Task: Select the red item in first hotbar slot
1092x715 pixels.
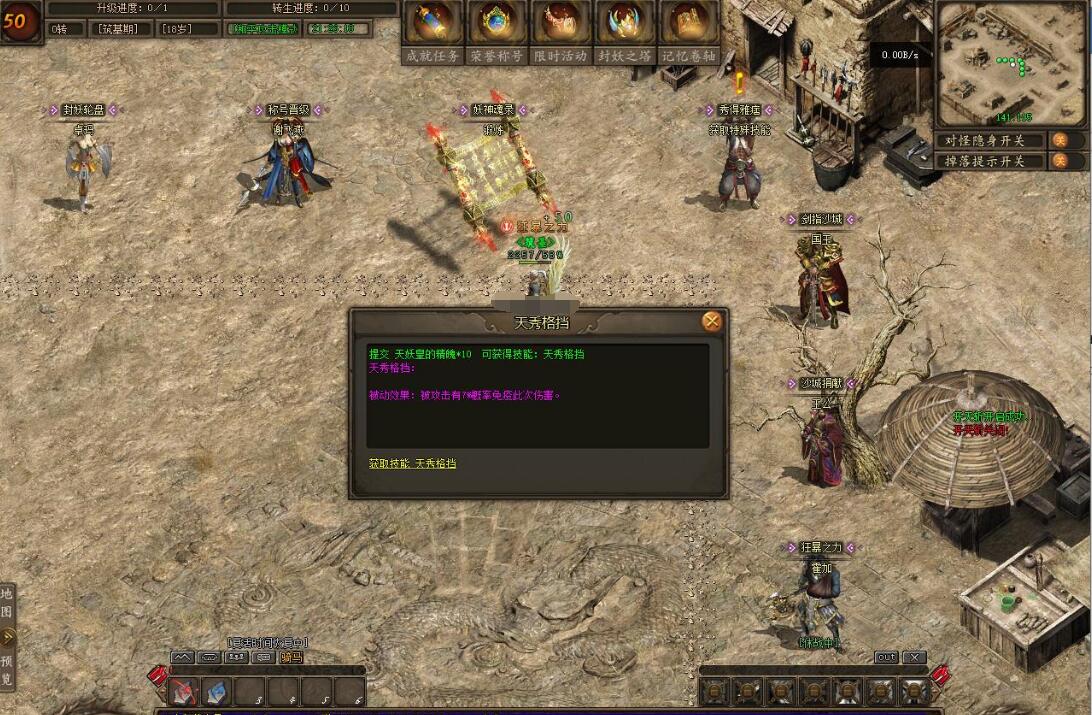Action: [x=184, y=691]
